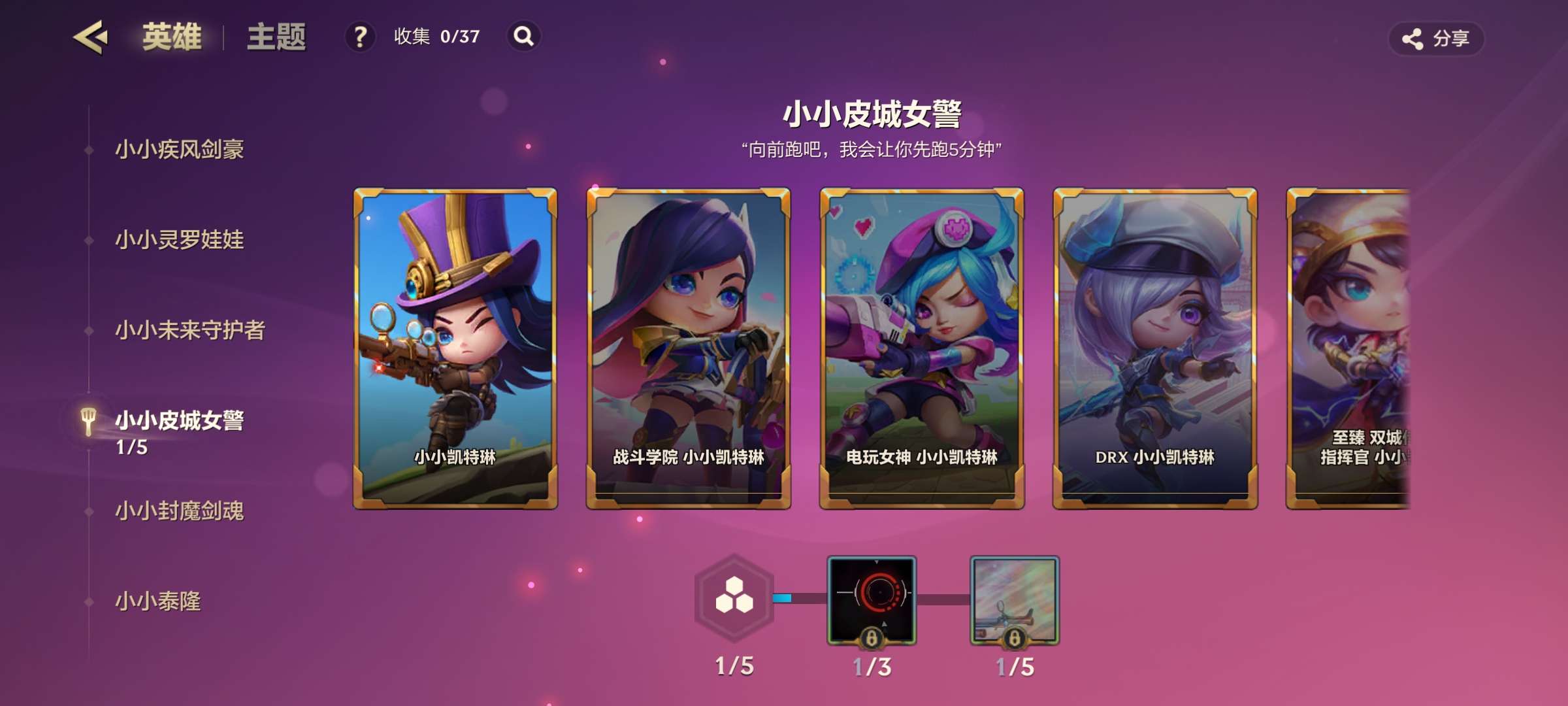1568x706 pixels.
Task: View the 电玩女神 小小凯特琳 card
Action: (x=922, y=348)
